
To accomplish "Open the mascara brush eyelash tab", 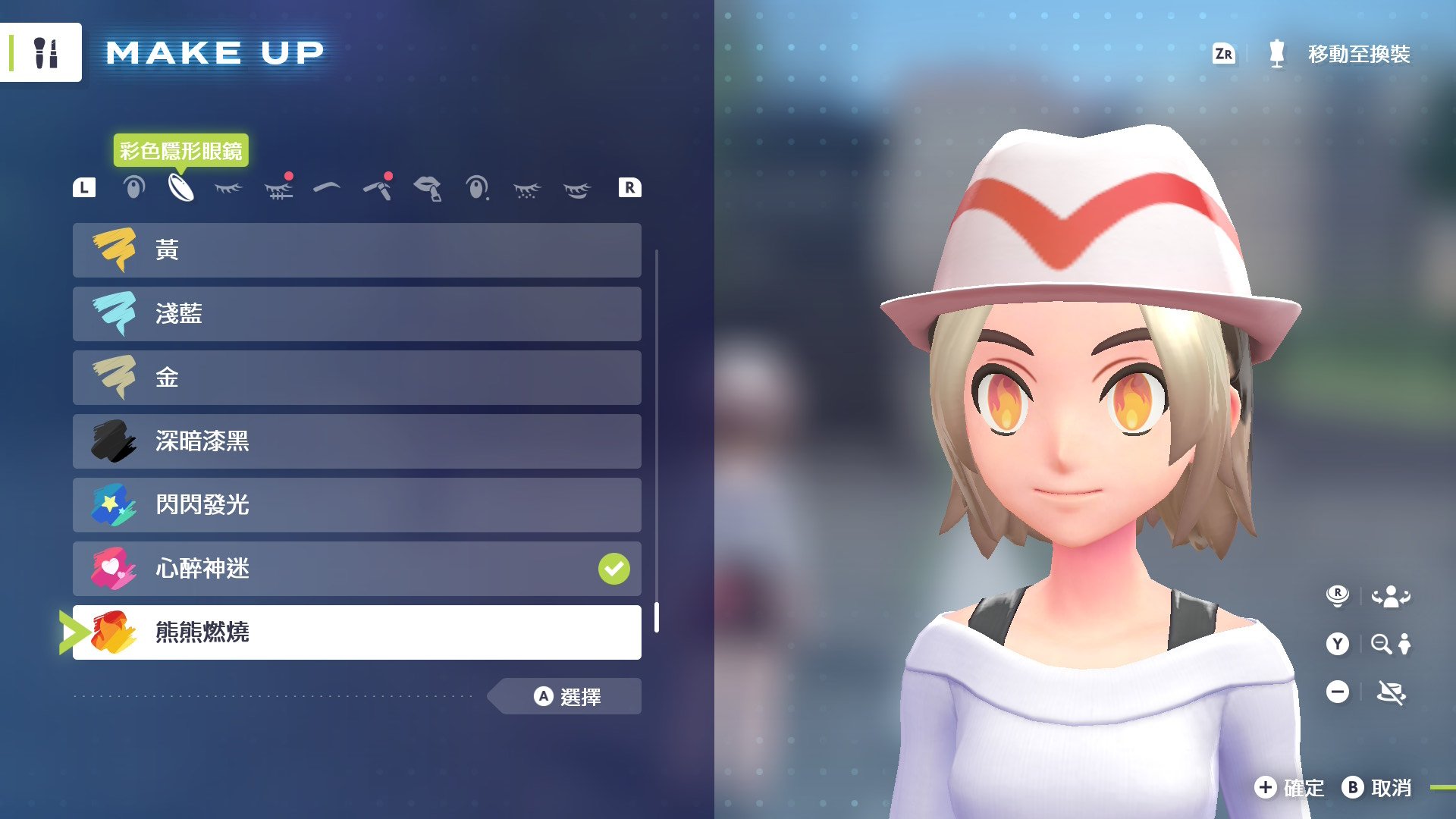I will pyautogui.click(x=279, y=188).
